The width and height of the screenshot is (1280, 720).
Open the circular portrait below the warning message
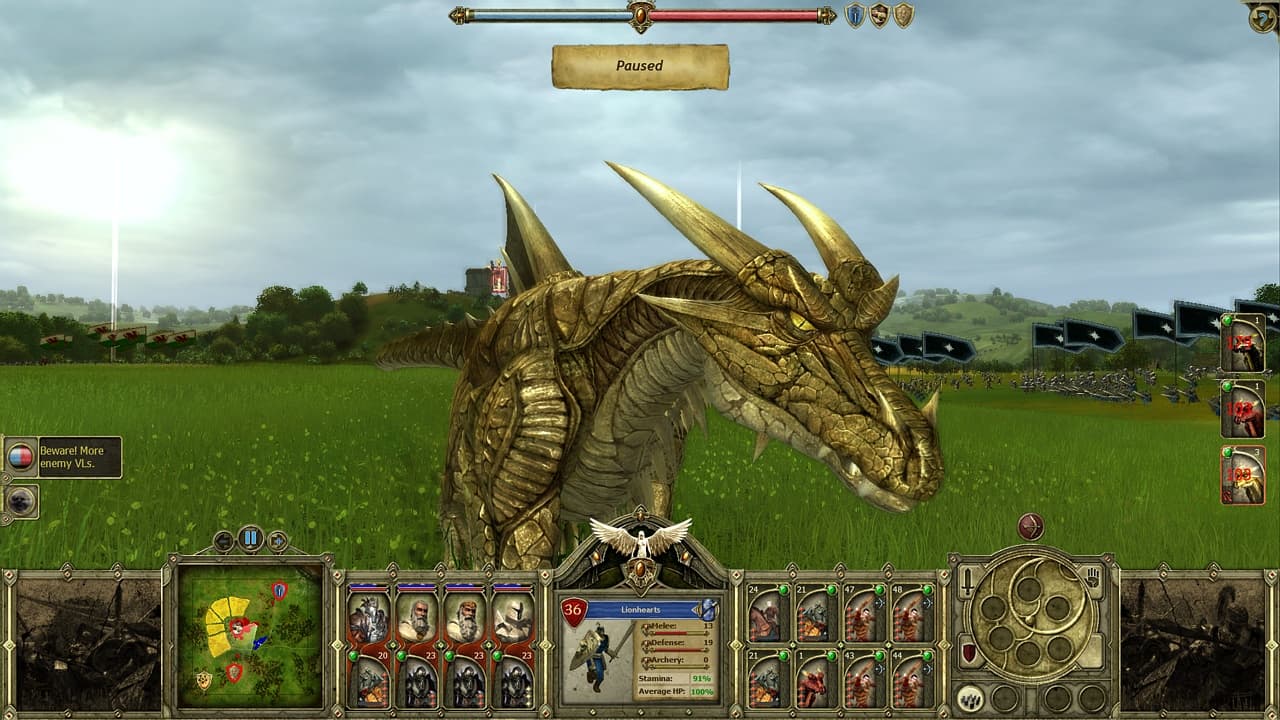click(20, 501)
